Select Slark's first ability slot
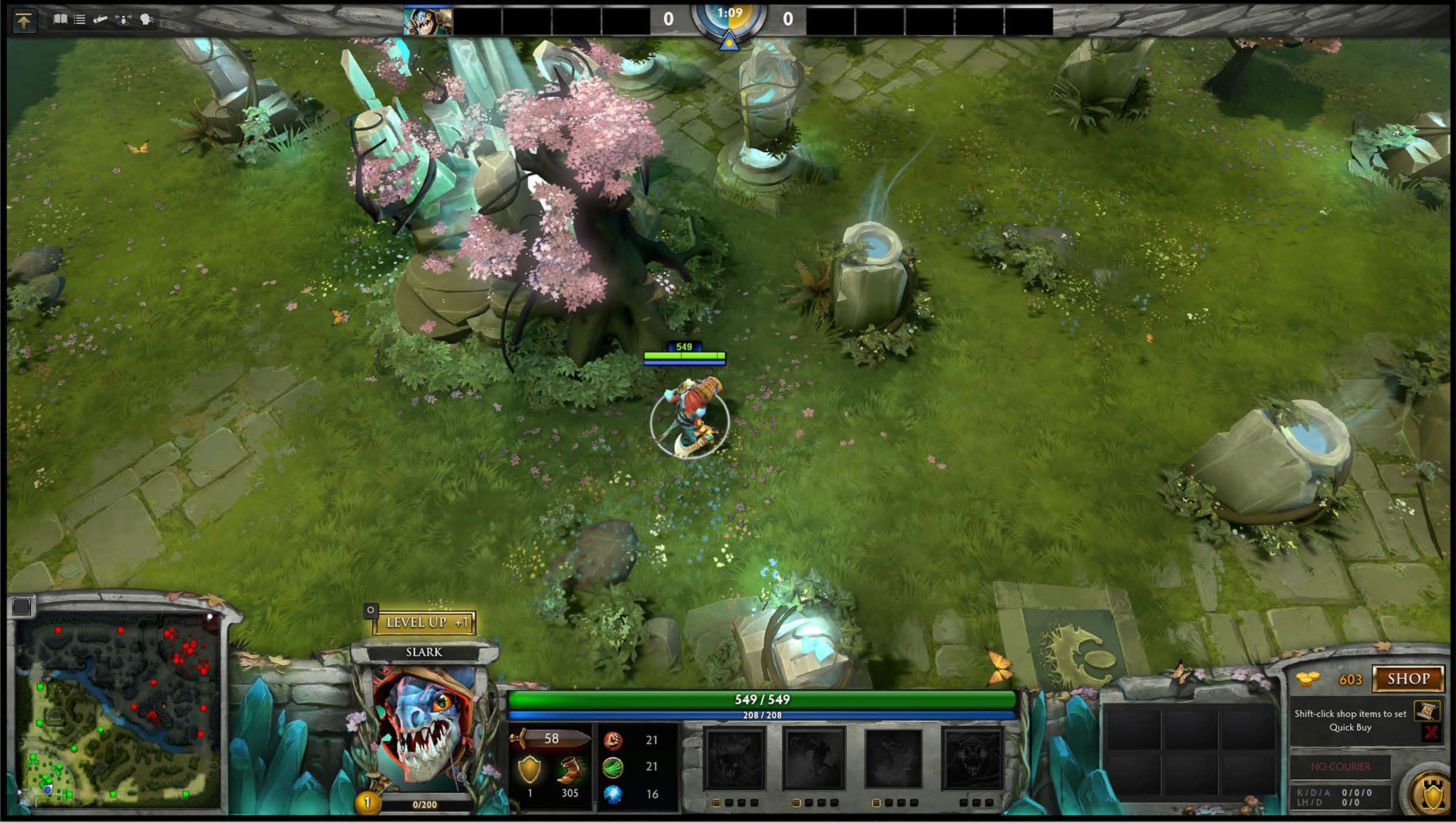Viewport: 1456px width, 823px height. [x=734, y=758]
